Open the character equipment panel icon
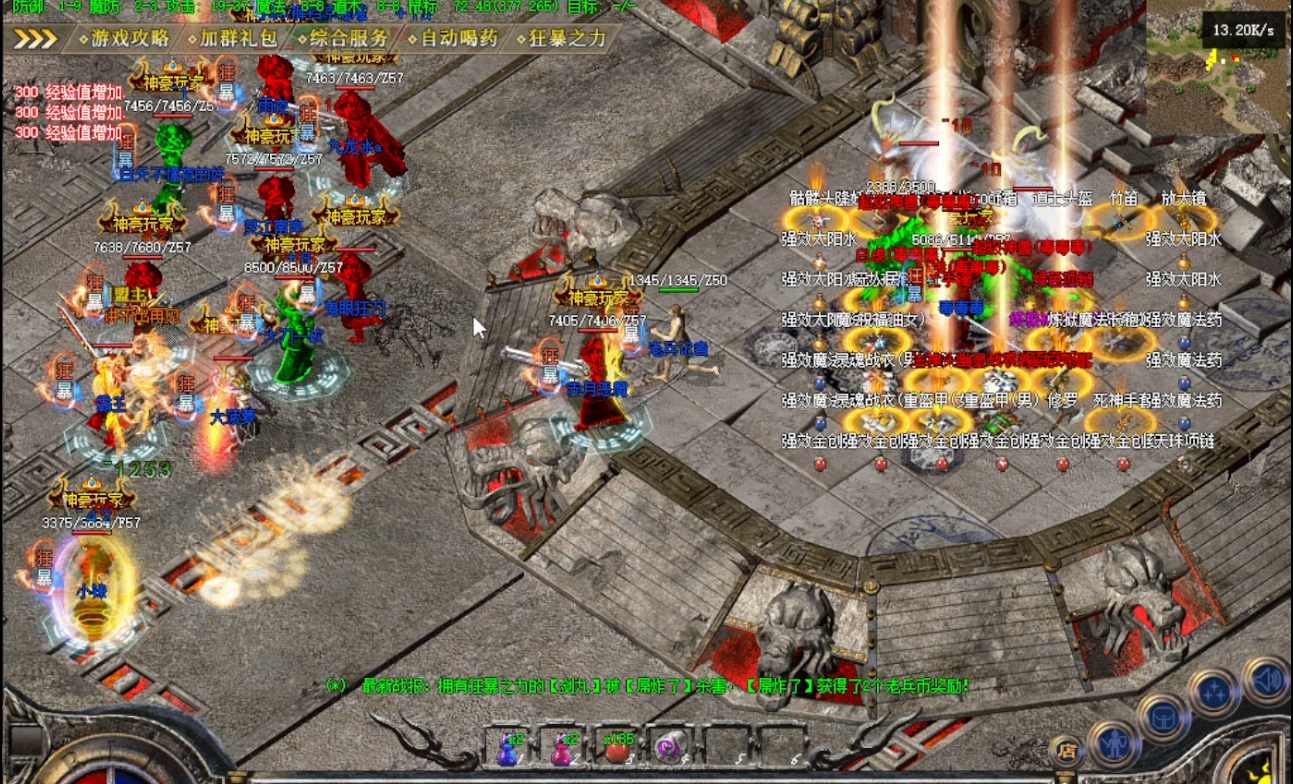Image resolution: width=1293 pixels, height=784 pixels. [x=1115, y=745]
